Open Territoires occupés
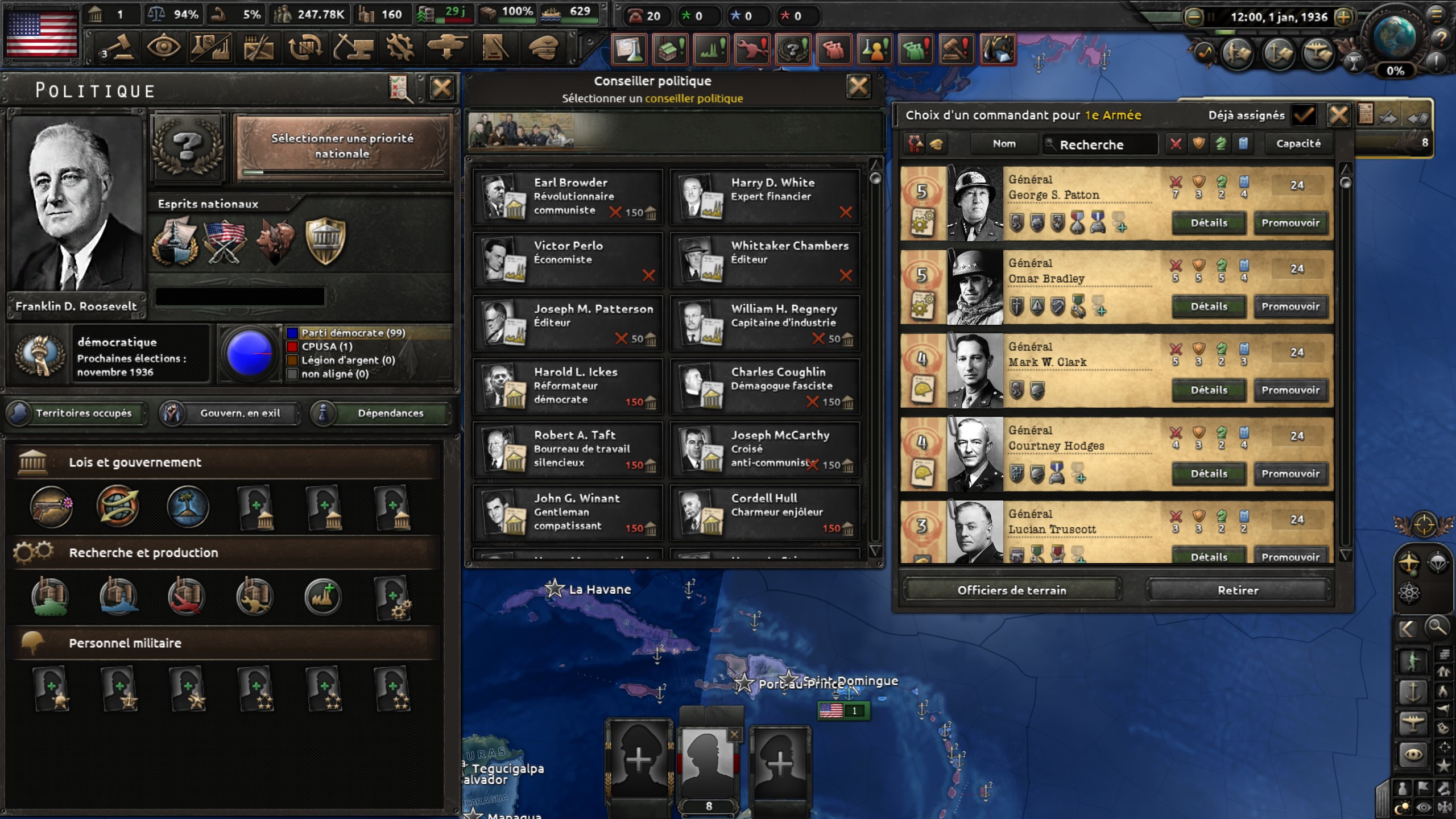 point(76,413)
